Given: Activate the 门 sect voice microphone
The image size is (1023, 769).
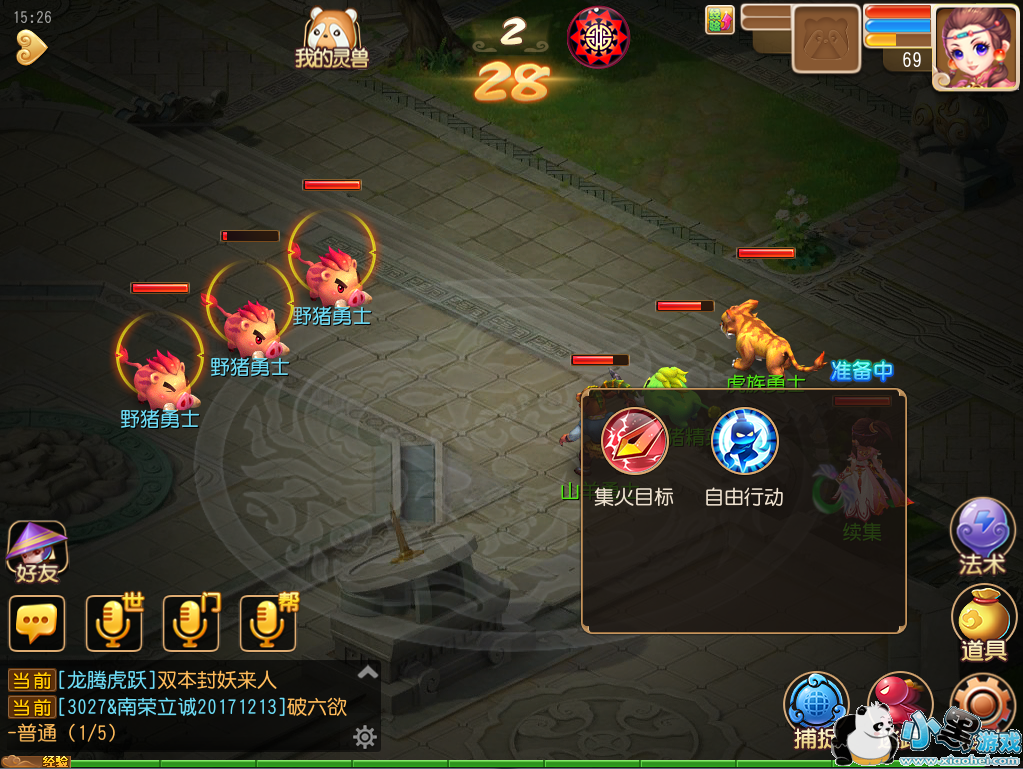Looking at the screenshot, I should pyautogui.click(x=190, y=623).
